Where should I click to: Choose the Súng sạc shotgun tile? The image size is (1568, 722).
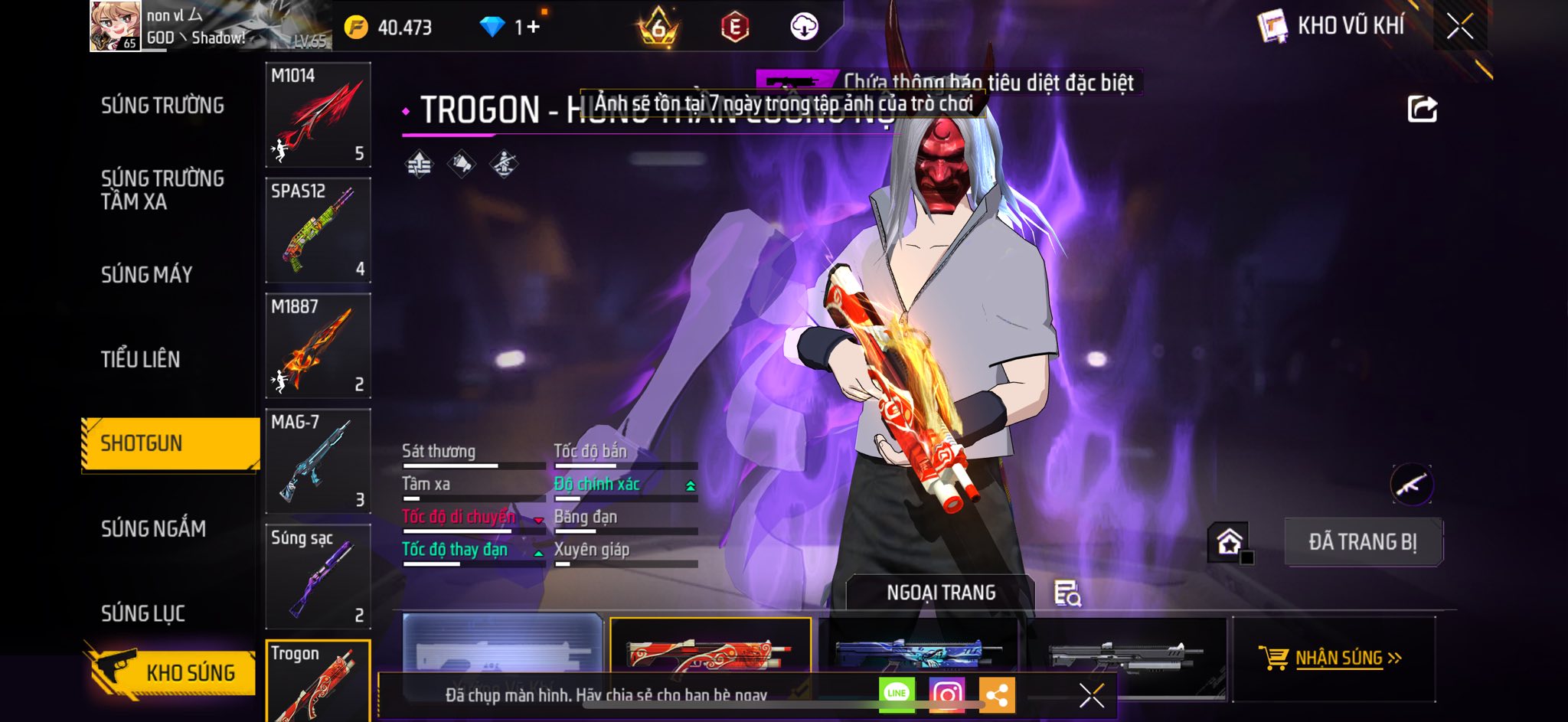click(318, 577)
